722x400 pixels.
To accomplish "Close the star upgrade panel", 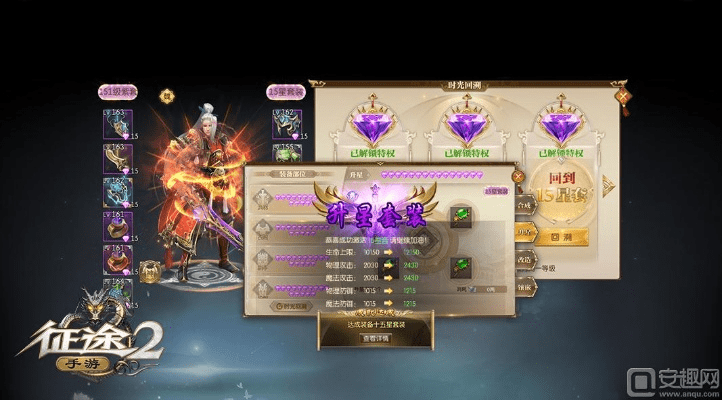I will 517,176.
